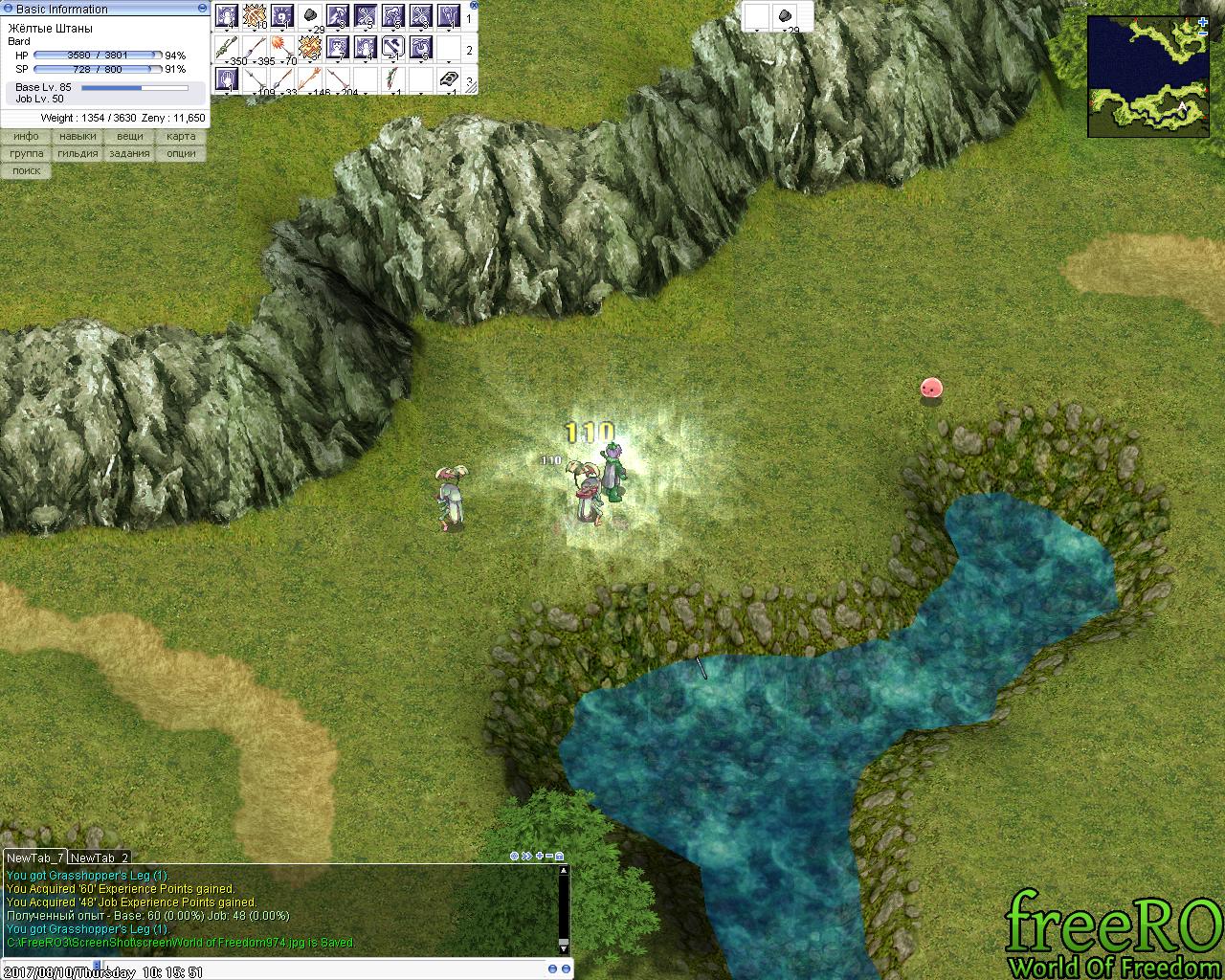The image size is (1225, 980).
Task: Close the hotkey bar with X button
Action: point(473,6)
